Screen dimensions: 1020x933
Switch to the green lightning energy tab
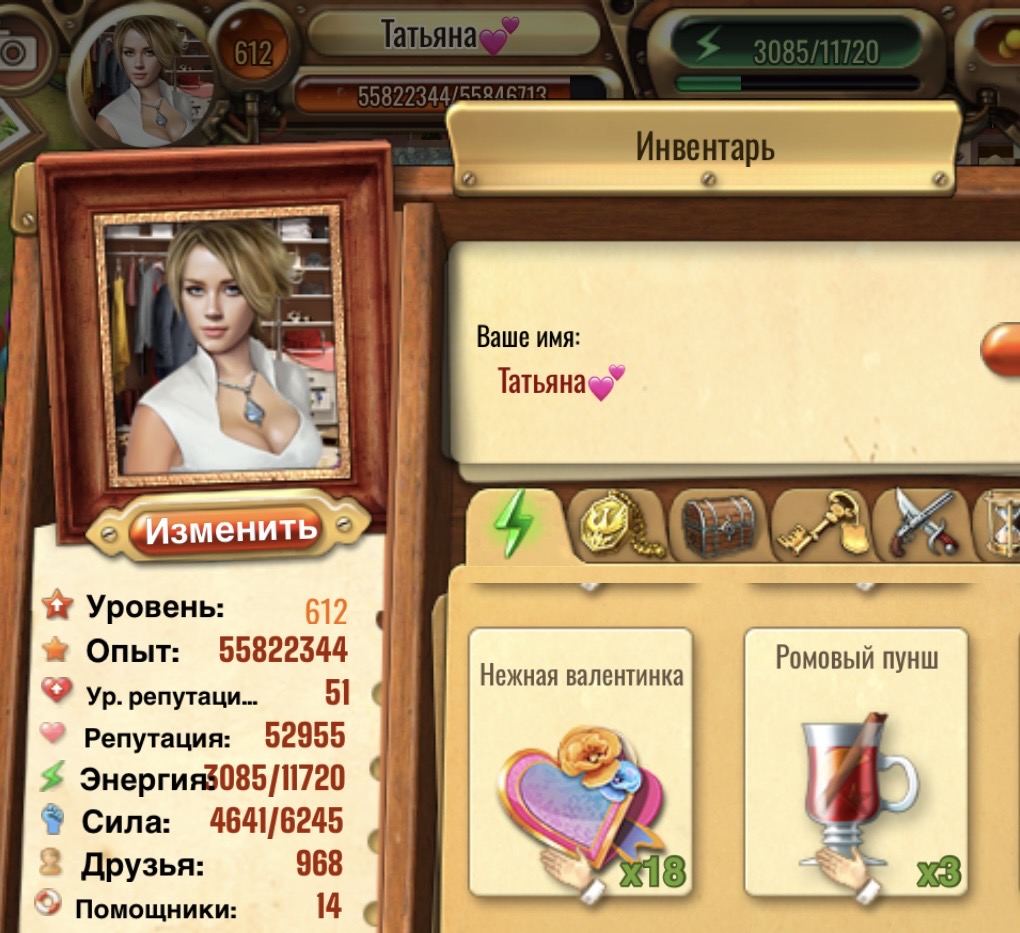[515, 523]
